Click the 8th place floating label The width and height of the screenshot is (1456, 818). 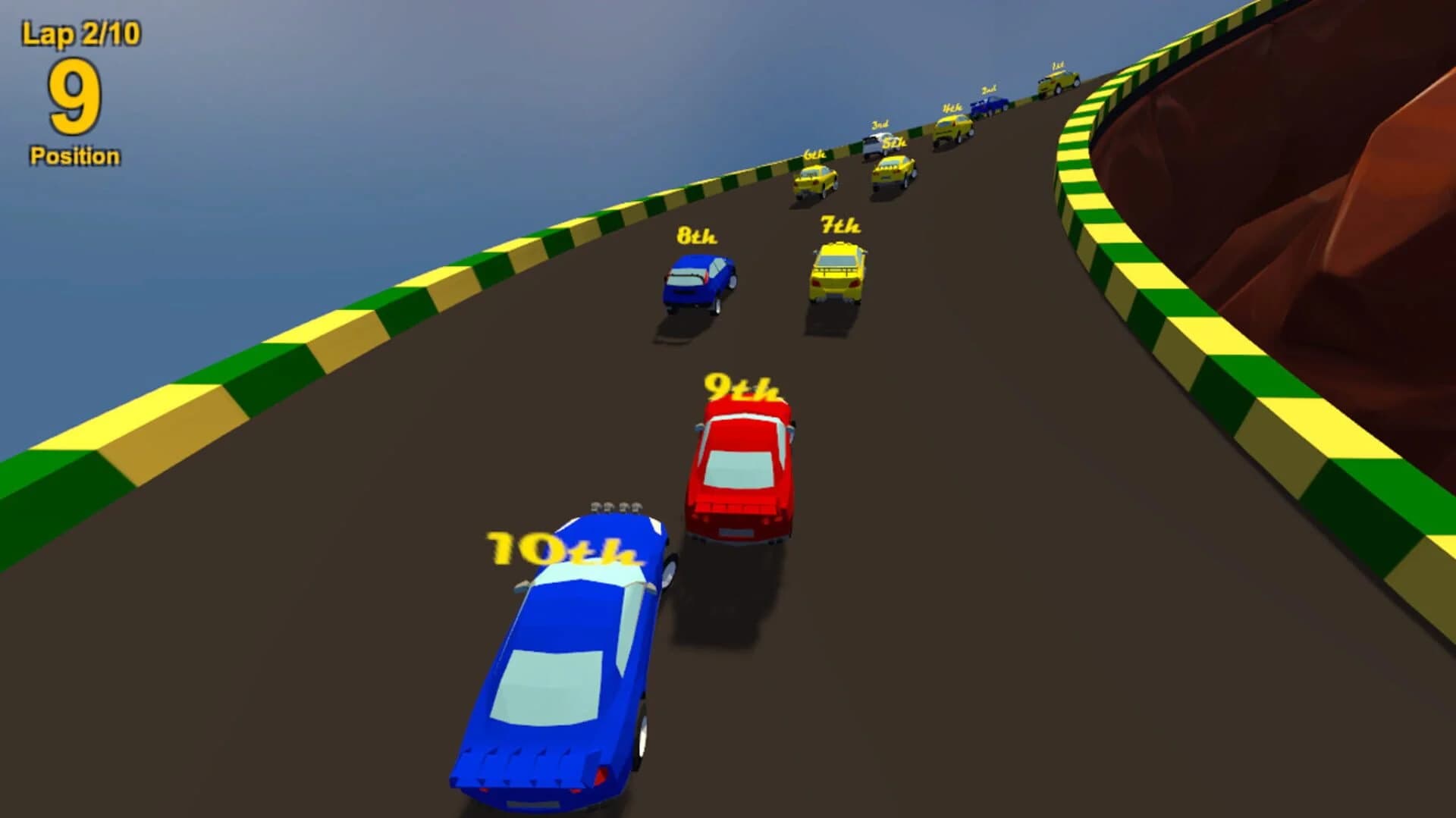[x=694, y=235]
